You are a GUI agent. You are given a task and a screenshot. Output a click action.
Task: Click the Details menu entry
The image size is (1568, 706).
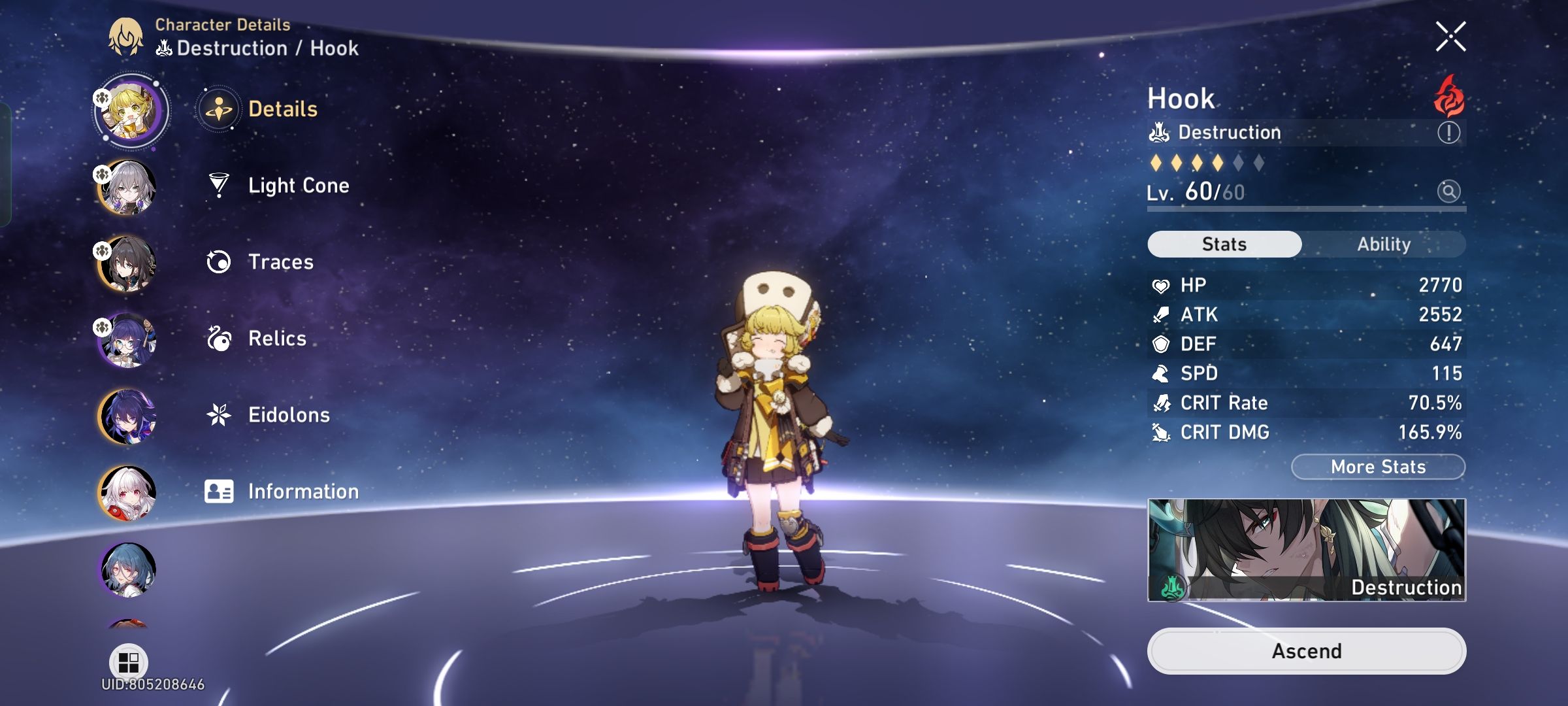pyautogui.click(x=282, y=109)
